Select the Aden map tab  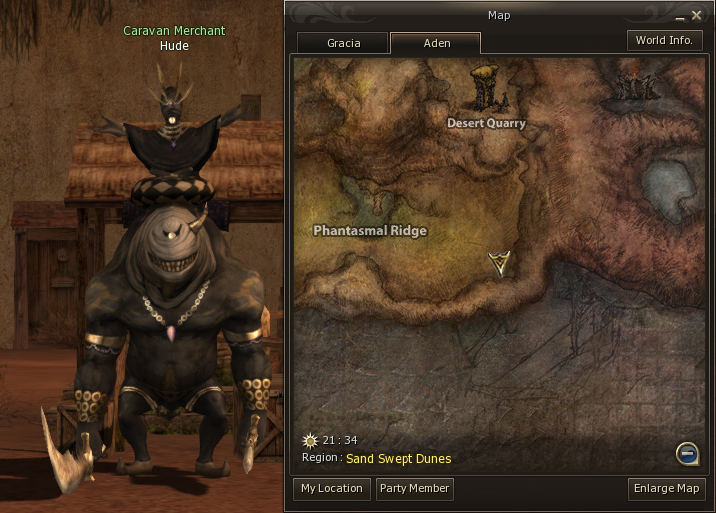pyautogui.click(x=436, y=43)
